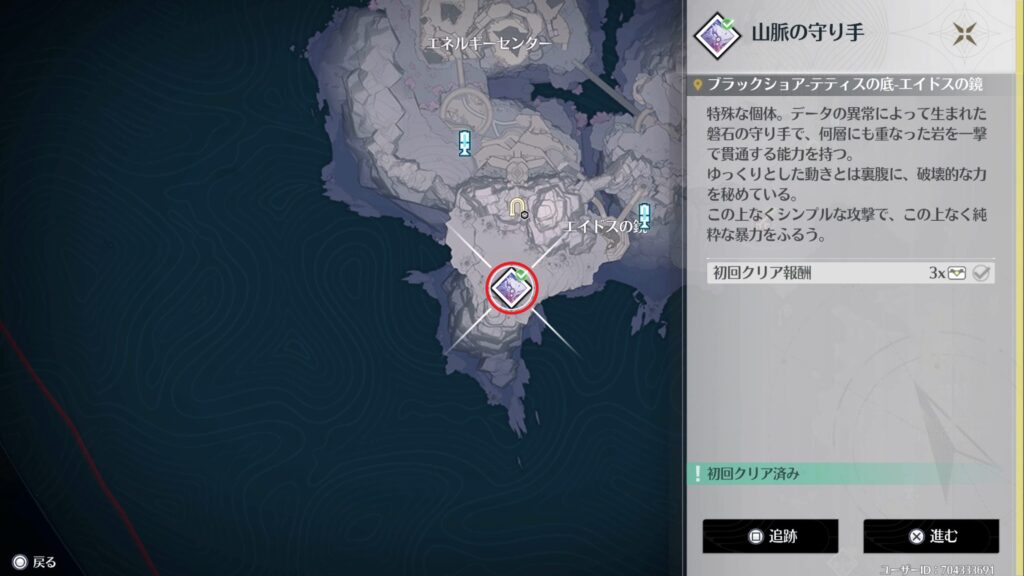Pick the teleport beacon beside エイドスの鏡 label
This screenshot has height=576, width=1024.
tap(644, 214)
